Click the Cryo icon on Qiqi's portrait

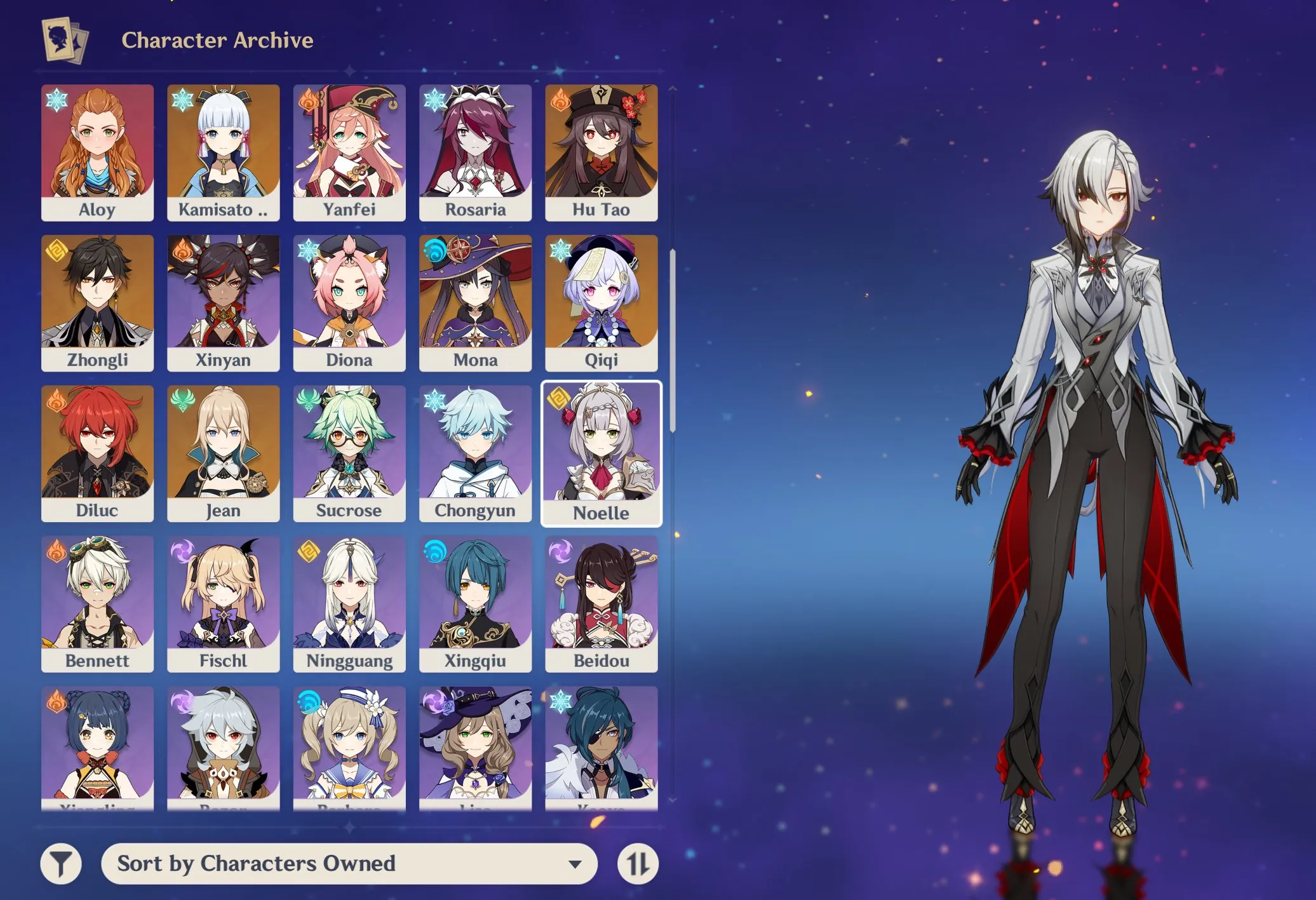560,250
